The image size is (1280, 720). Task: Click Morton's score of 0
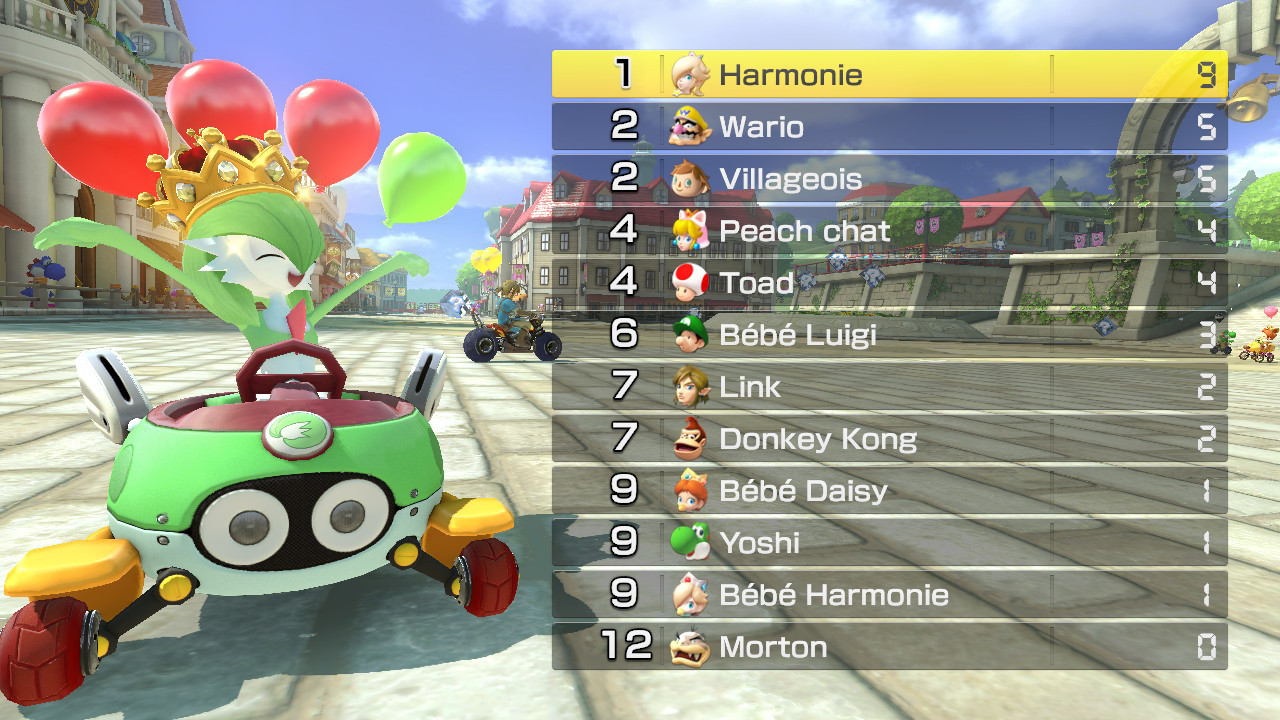(1208, 647)
